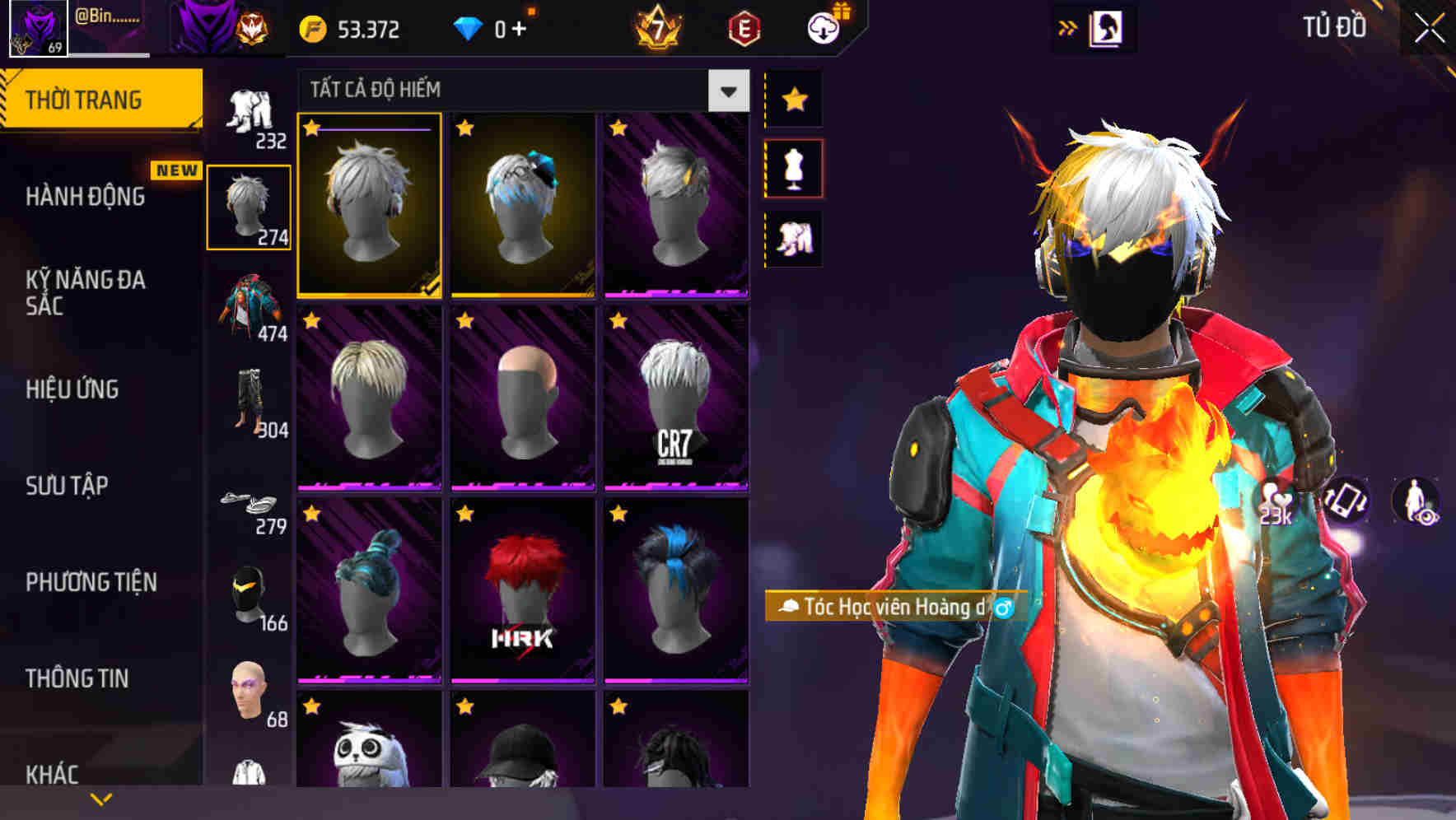
Task: Open the character showcase icon near top right
Action: pos(1108,27)
